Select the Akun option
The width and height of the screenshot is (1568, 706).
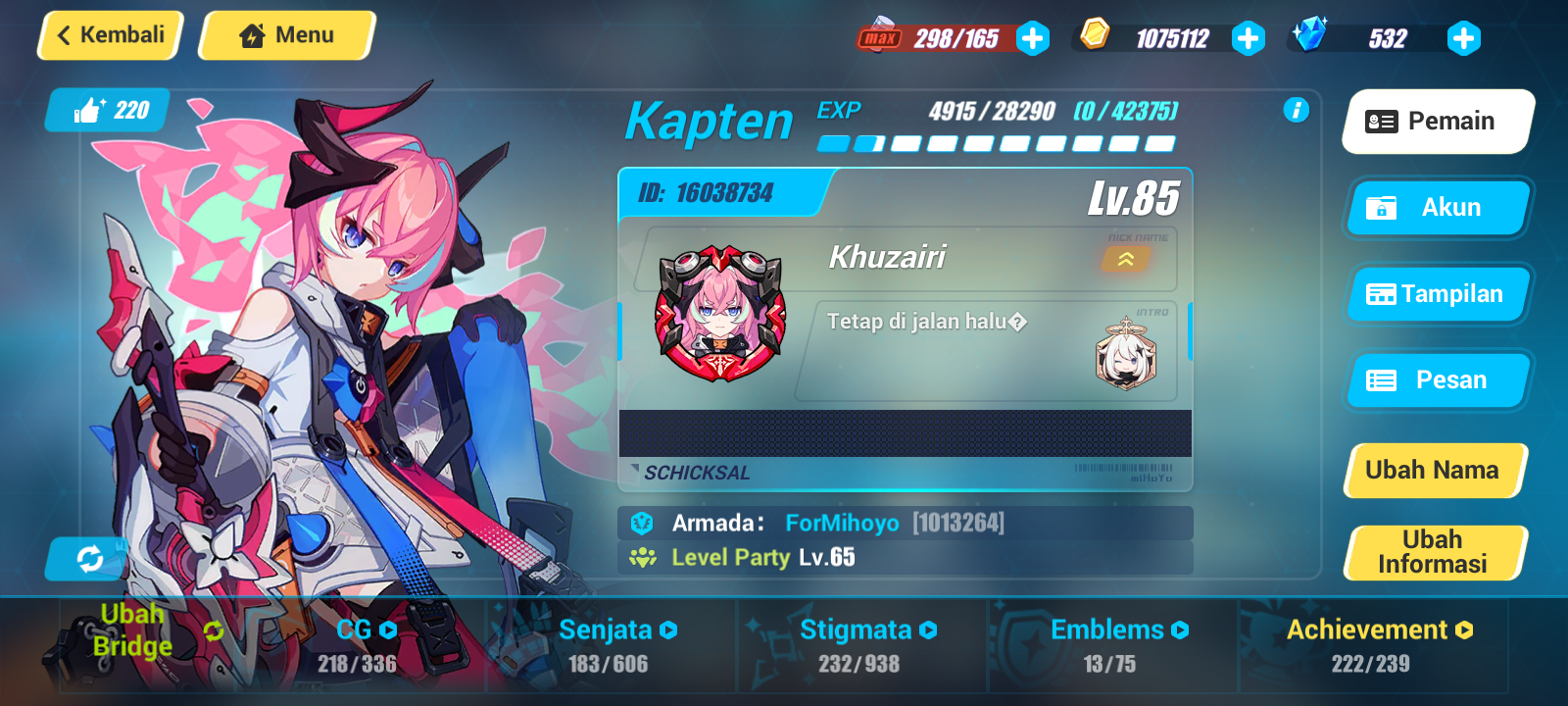point(1437,208)
